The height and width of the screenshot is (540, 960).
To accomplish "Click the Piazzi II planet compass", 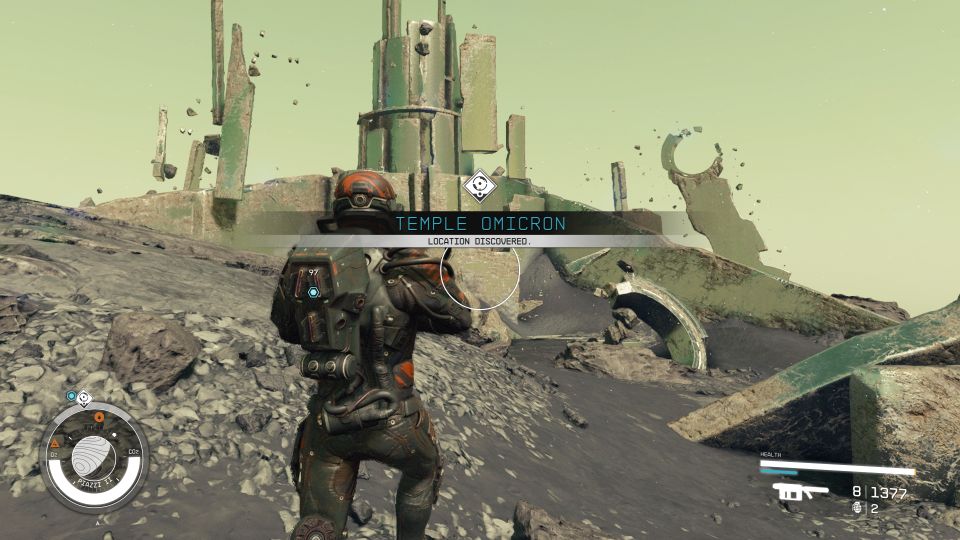I will click(x=93, y=456).
